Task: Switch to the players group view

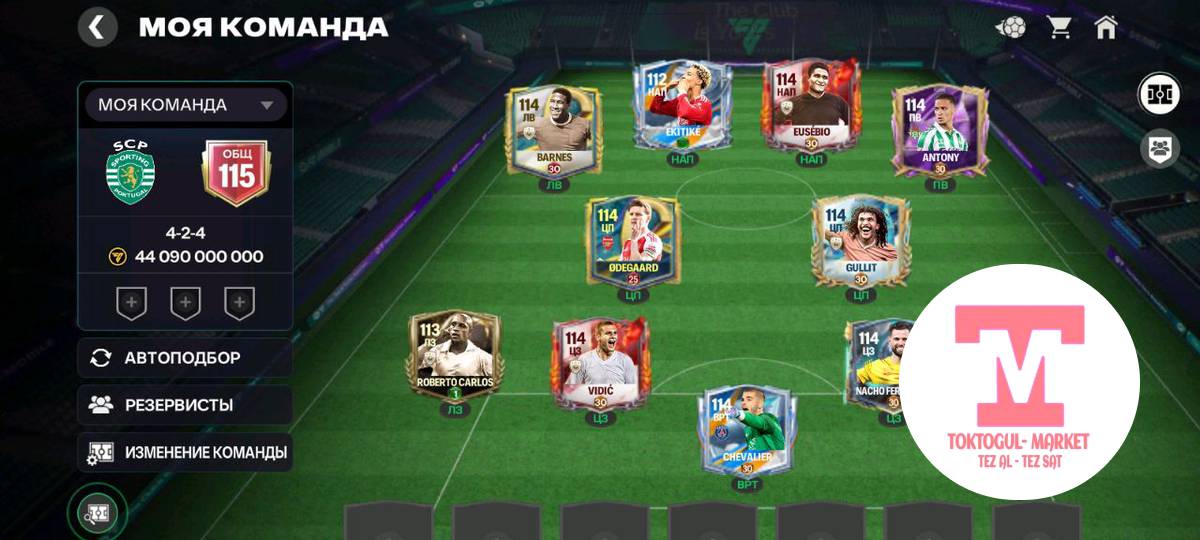Action: point(1159,149)
